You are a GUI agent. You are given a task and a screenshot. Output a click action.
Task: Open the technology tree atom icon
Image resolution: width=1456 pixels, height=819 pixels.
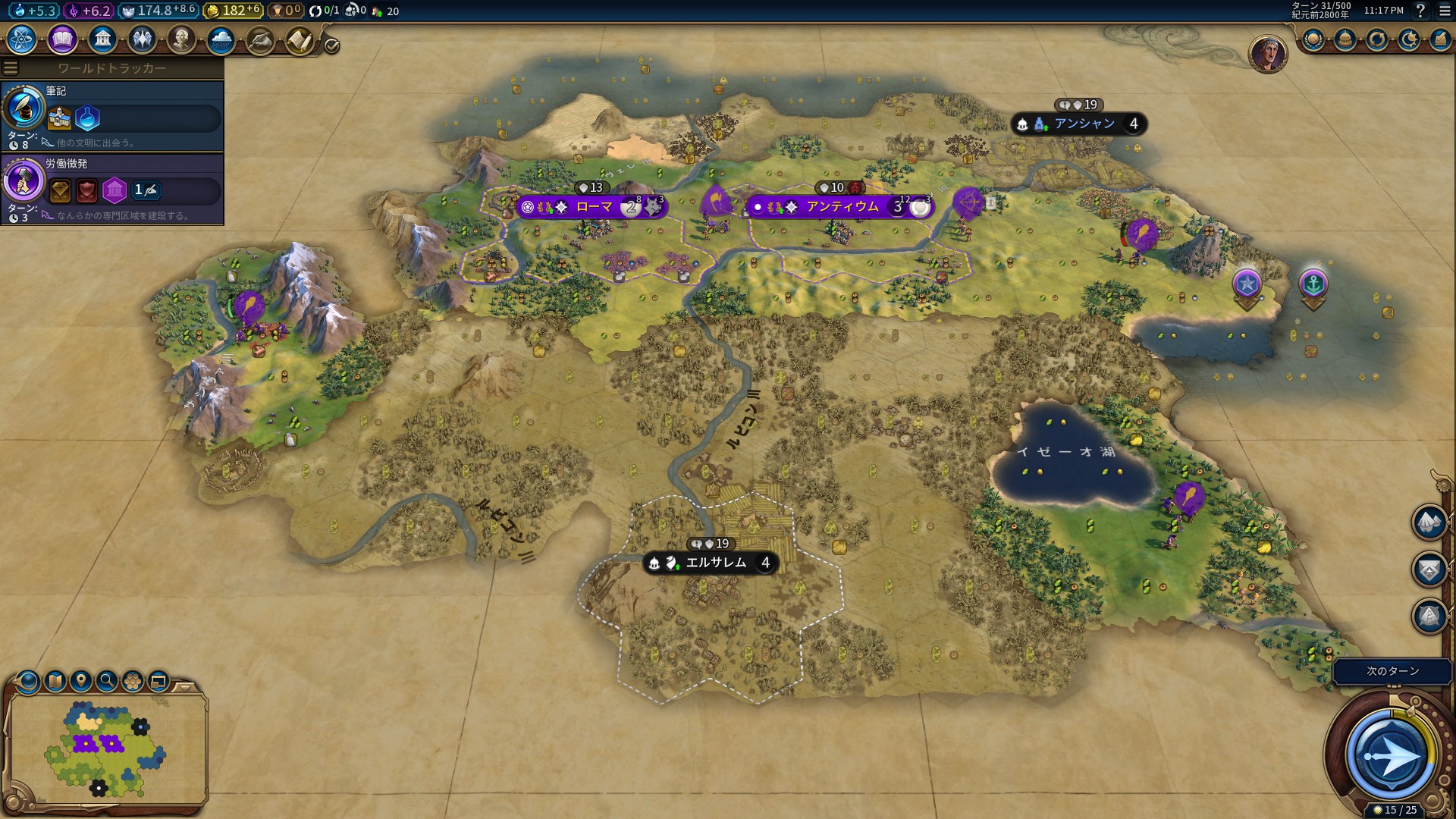tap(21, 39)
